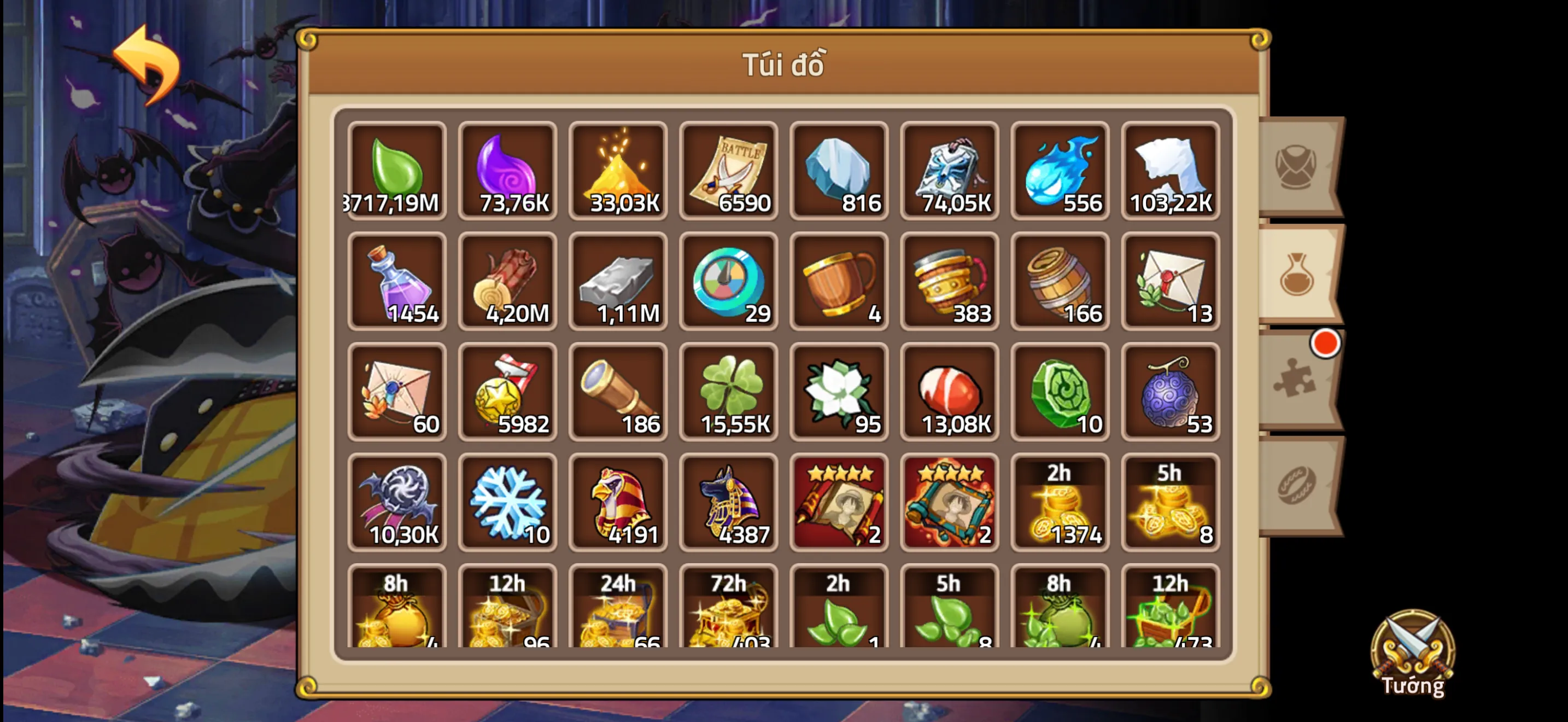
Task: Open the gold pile item
Action: click(x=618, y=171)
